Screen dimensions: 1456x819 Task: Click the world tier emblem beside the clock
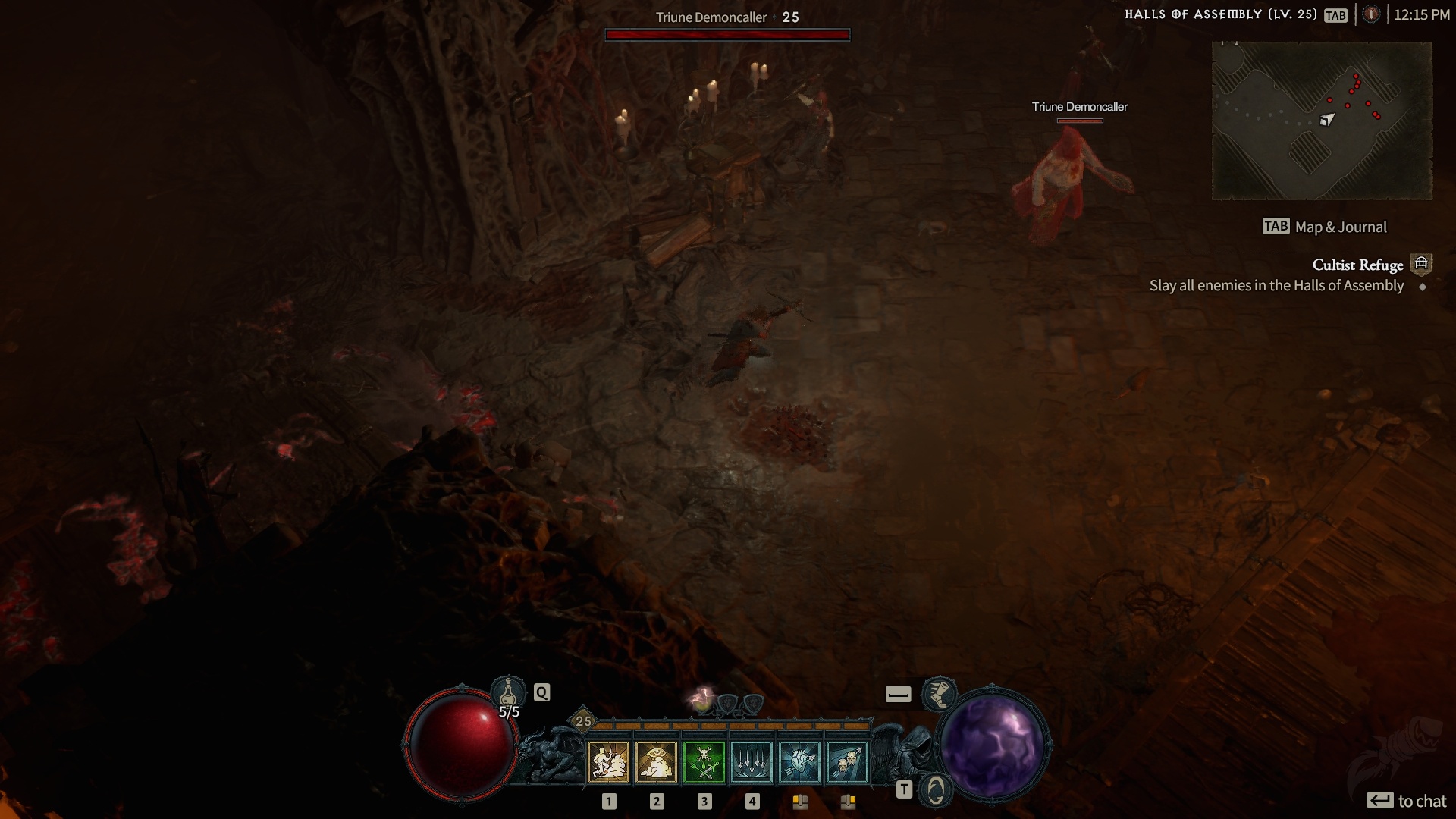tap(1371, 14)
